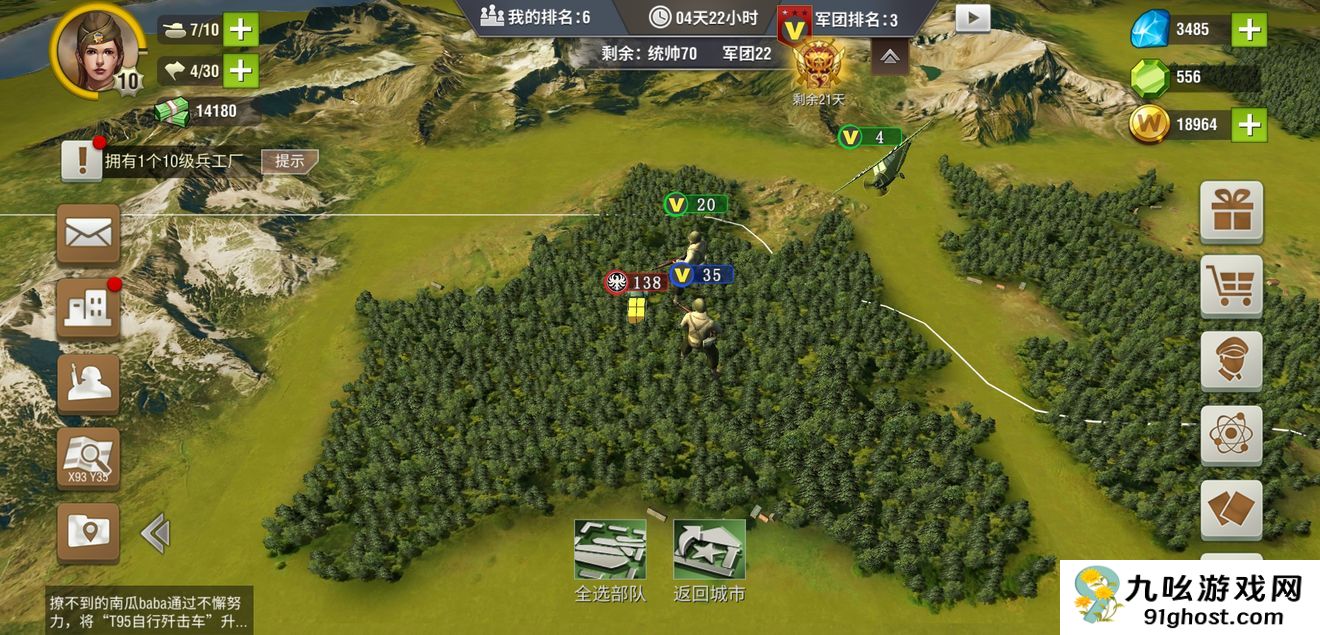This screenshot has width=1320, height=635.
Task: Buy more blue diamonds
Action: click(1249, 29)
